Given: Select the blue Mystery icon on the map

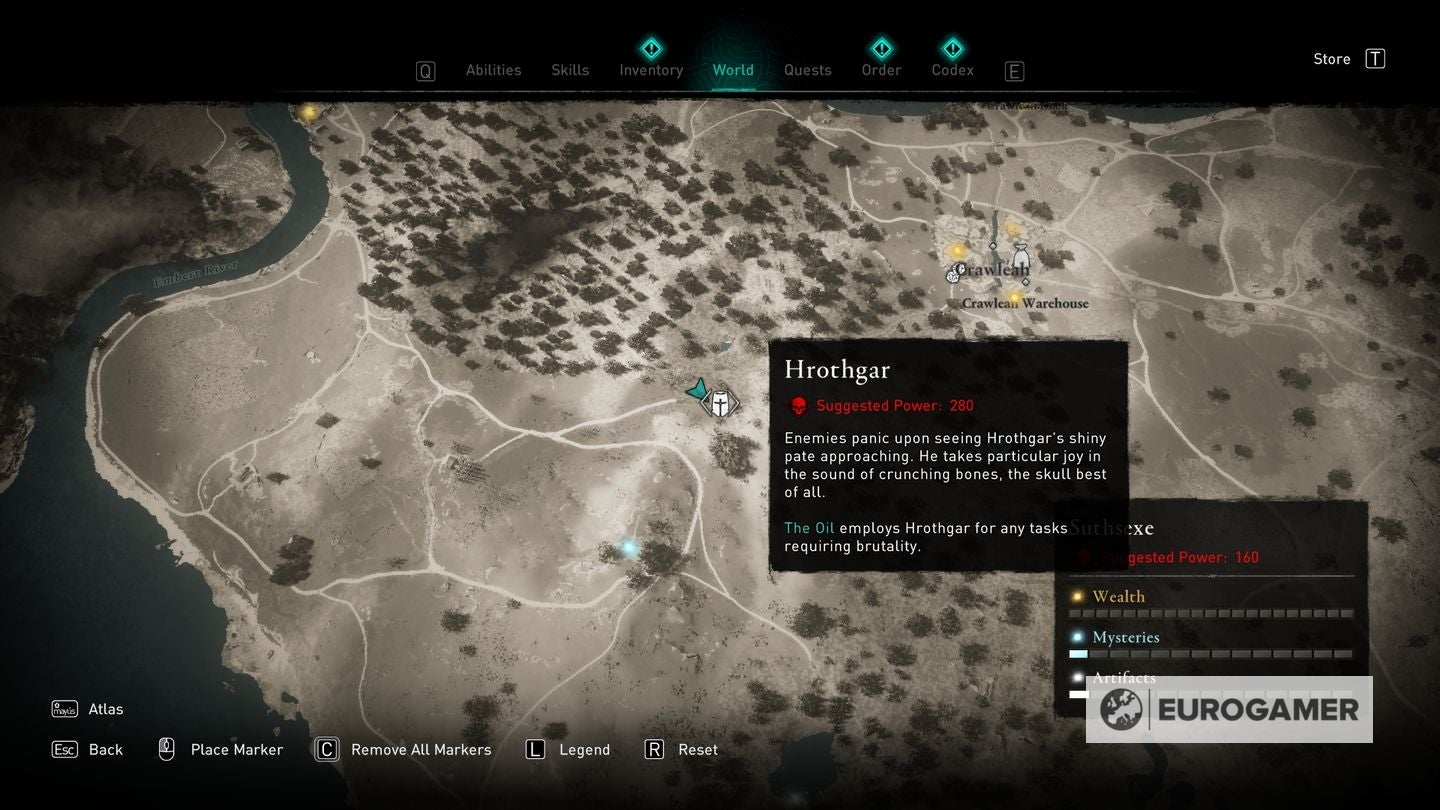Looking at the screenshot, I should tap(627, 546).
